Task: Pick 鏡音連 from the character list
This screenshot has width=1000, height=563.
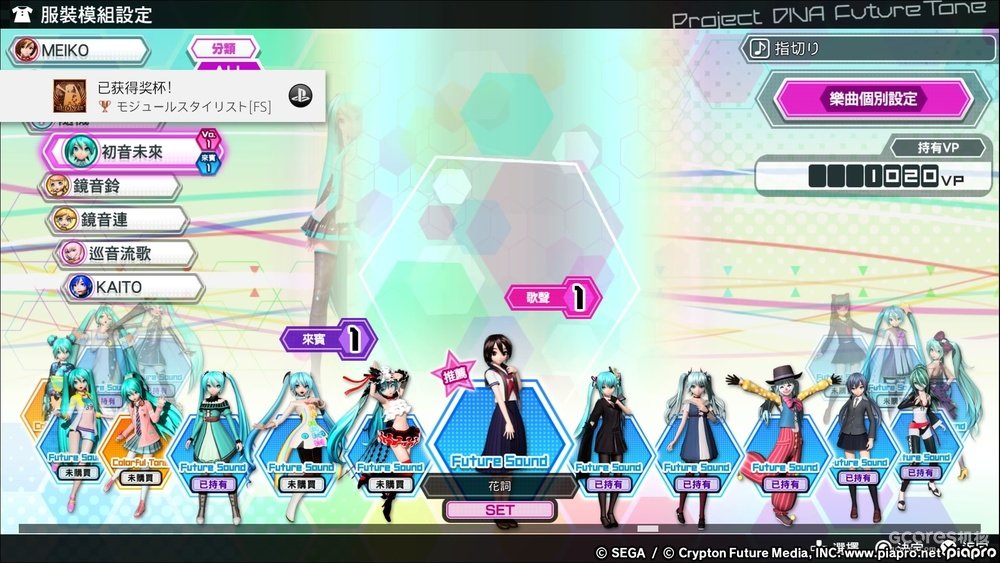Action: click(116, 220)
